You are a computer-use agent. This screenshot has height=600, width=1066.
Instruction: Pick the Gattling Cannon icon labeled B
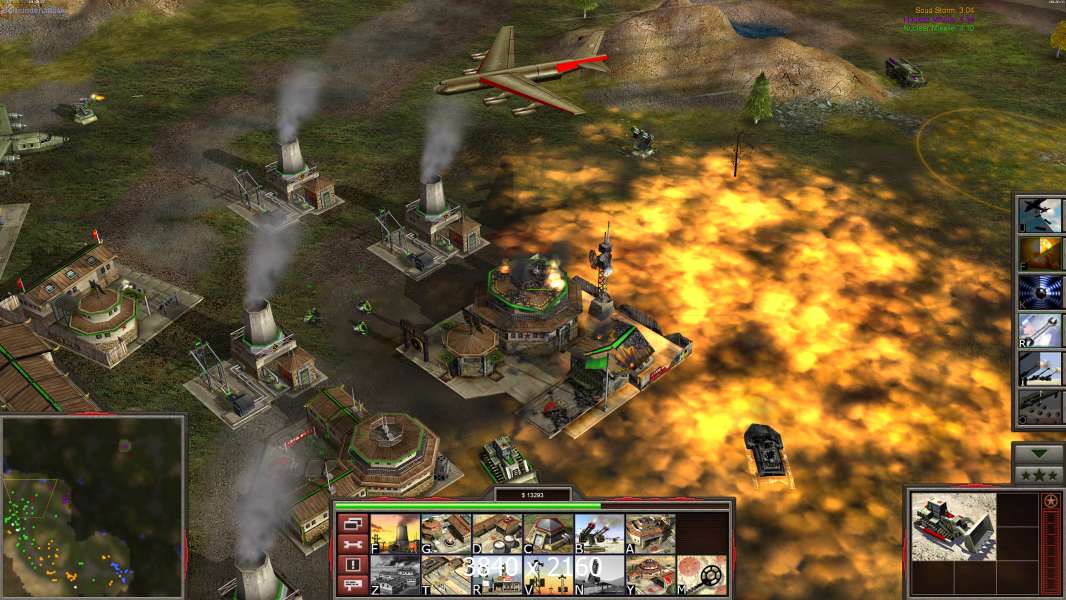click(x=599, y=533)
